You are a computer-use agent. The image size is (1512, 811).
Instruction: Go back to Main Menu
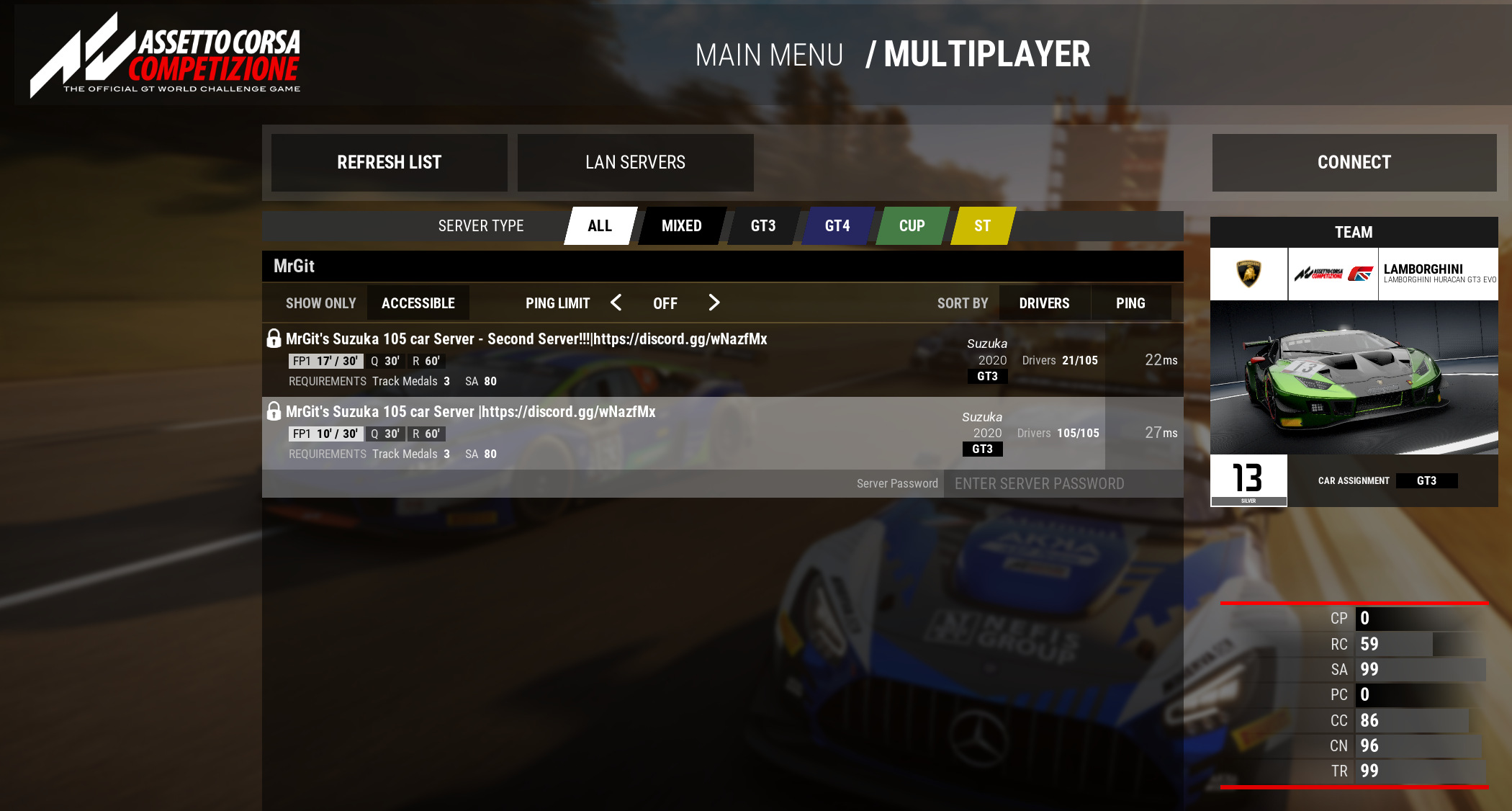(769, 55)
